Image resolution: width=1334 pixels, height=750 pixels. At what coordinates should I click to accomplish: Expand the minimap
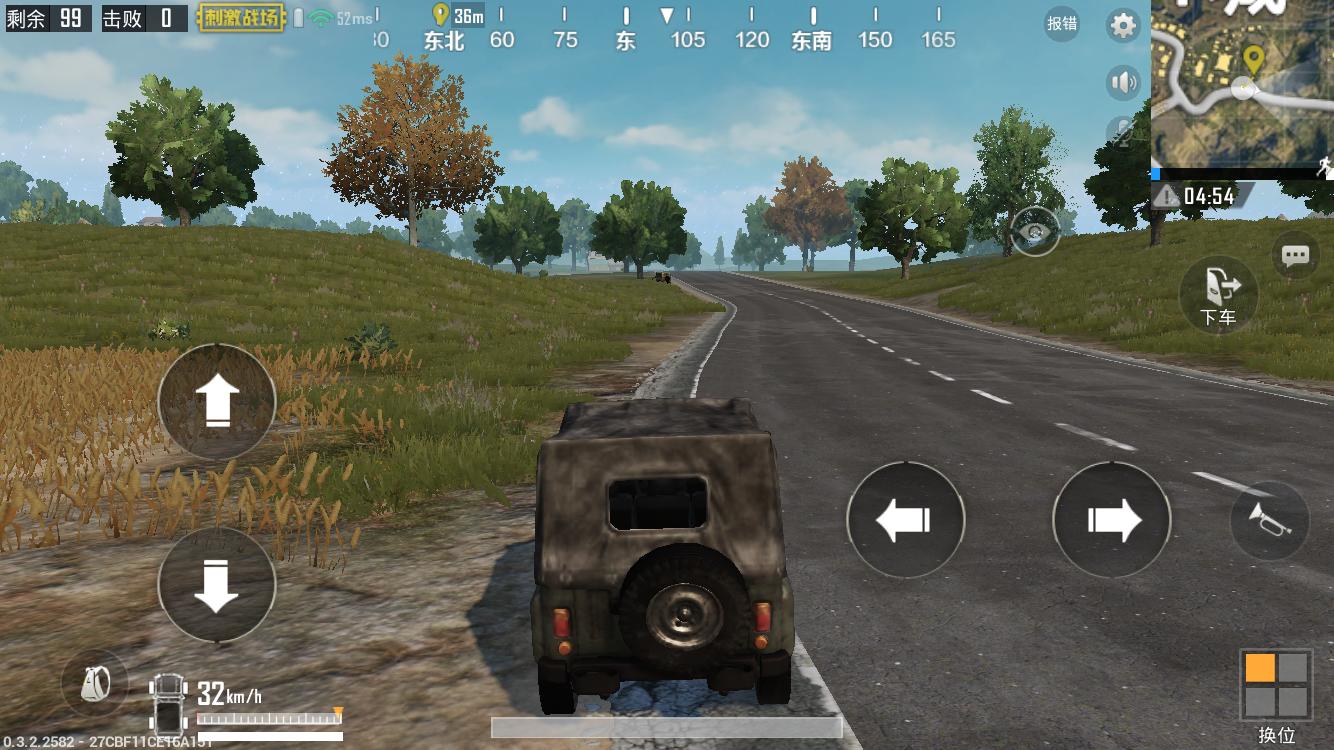(1242, 84)
